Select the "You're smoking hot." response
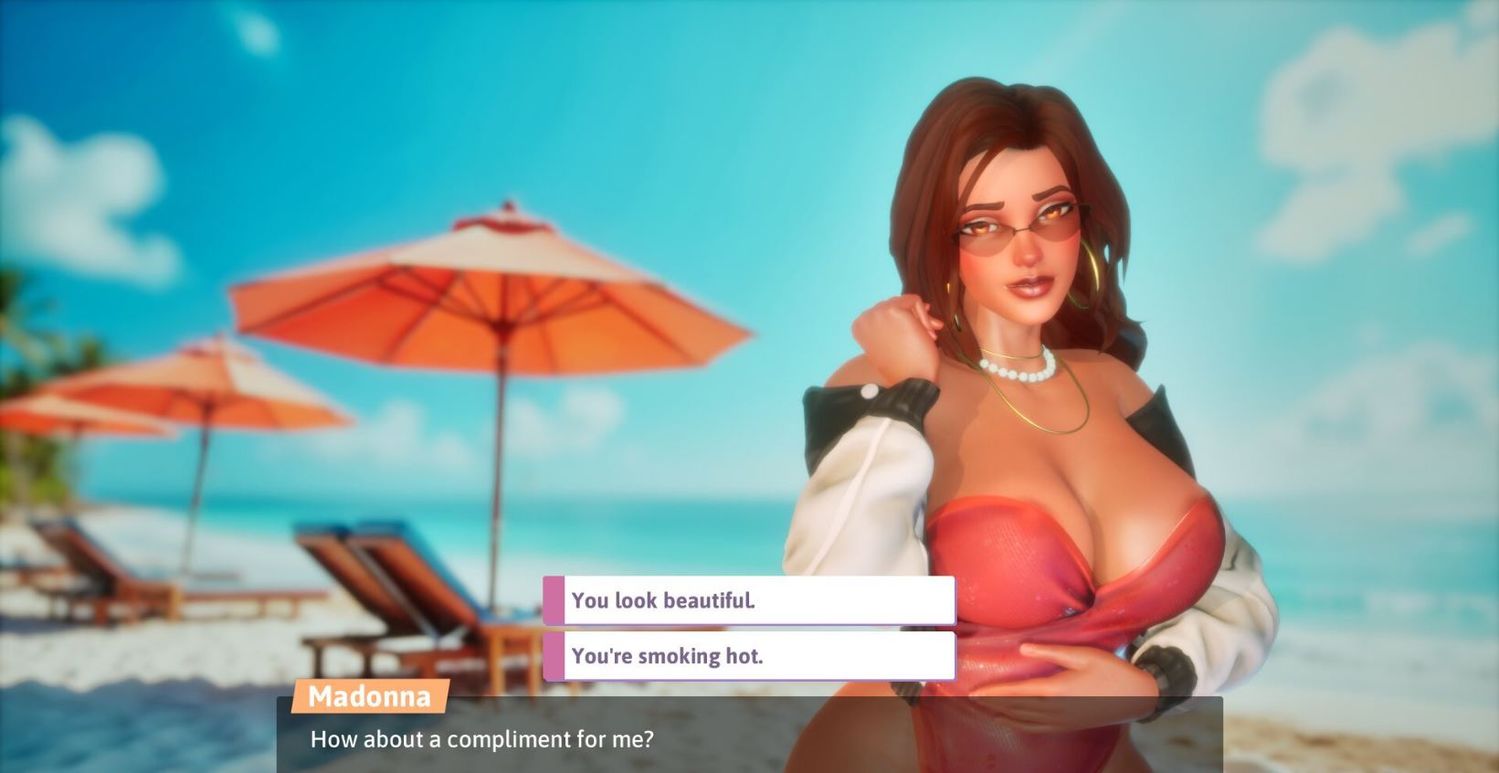 [x=749, y=656]
